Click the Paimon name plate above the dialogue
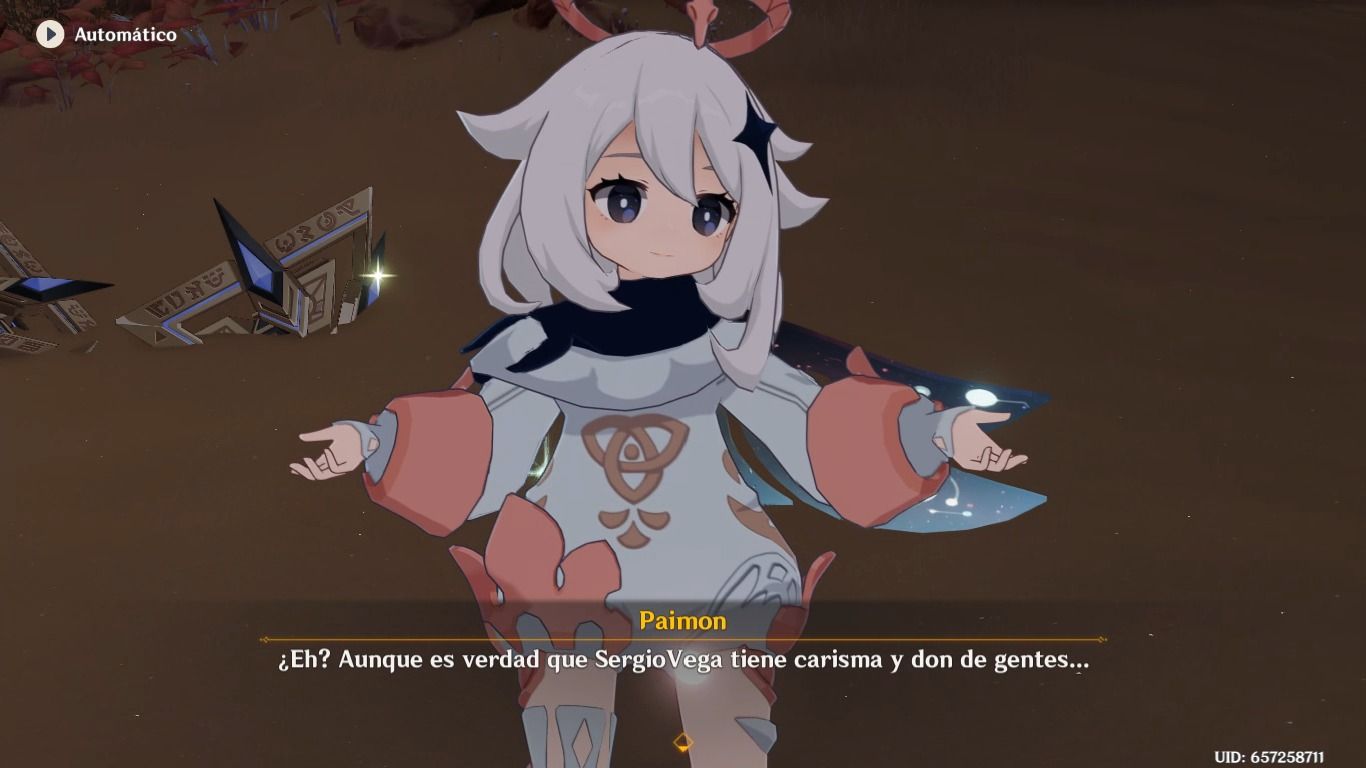The width and height of the screenshot is (1366, 768). (683, 622)
